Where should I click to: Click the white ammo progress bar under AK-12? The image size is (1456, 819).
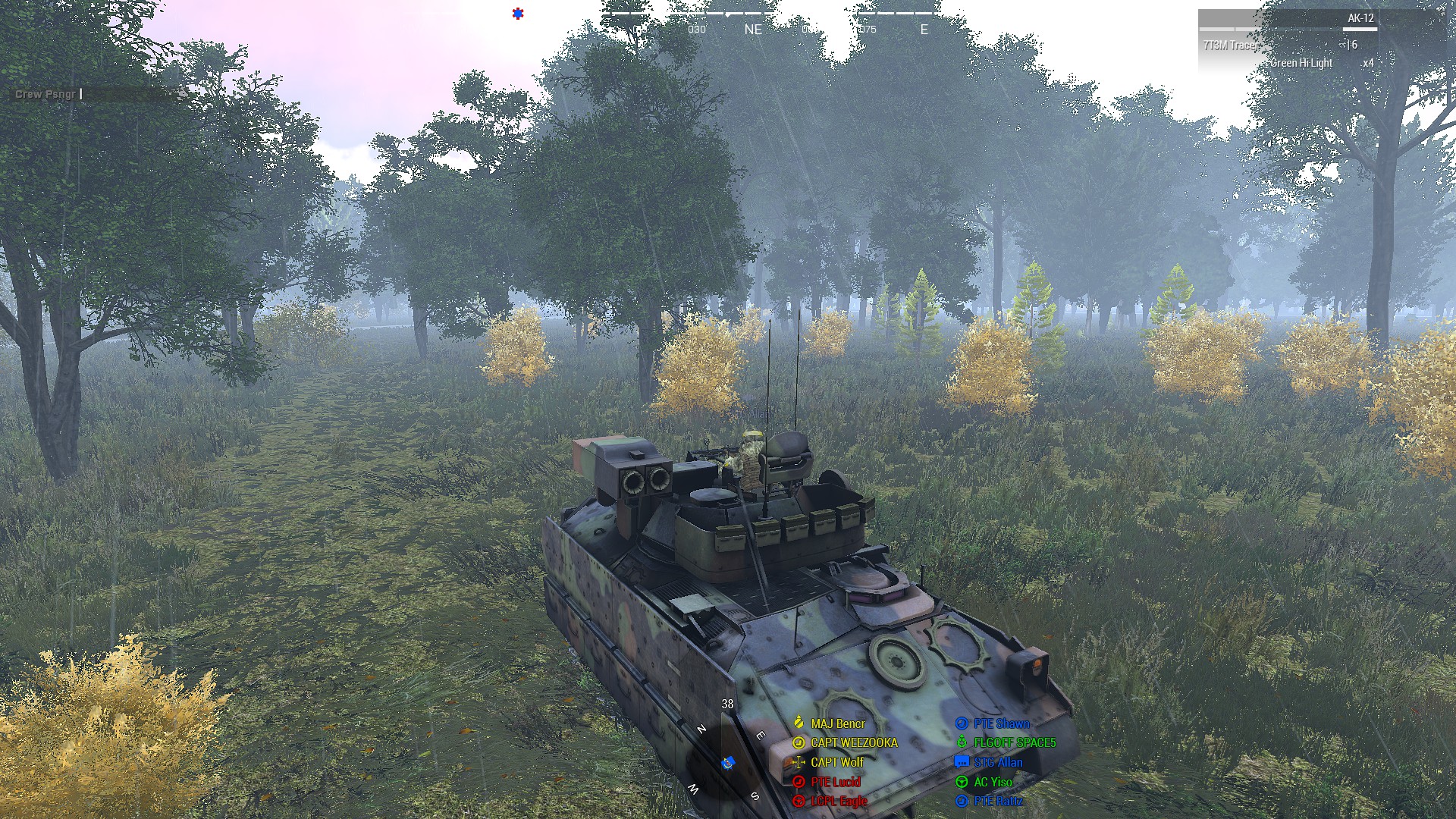coord(1360,28)
